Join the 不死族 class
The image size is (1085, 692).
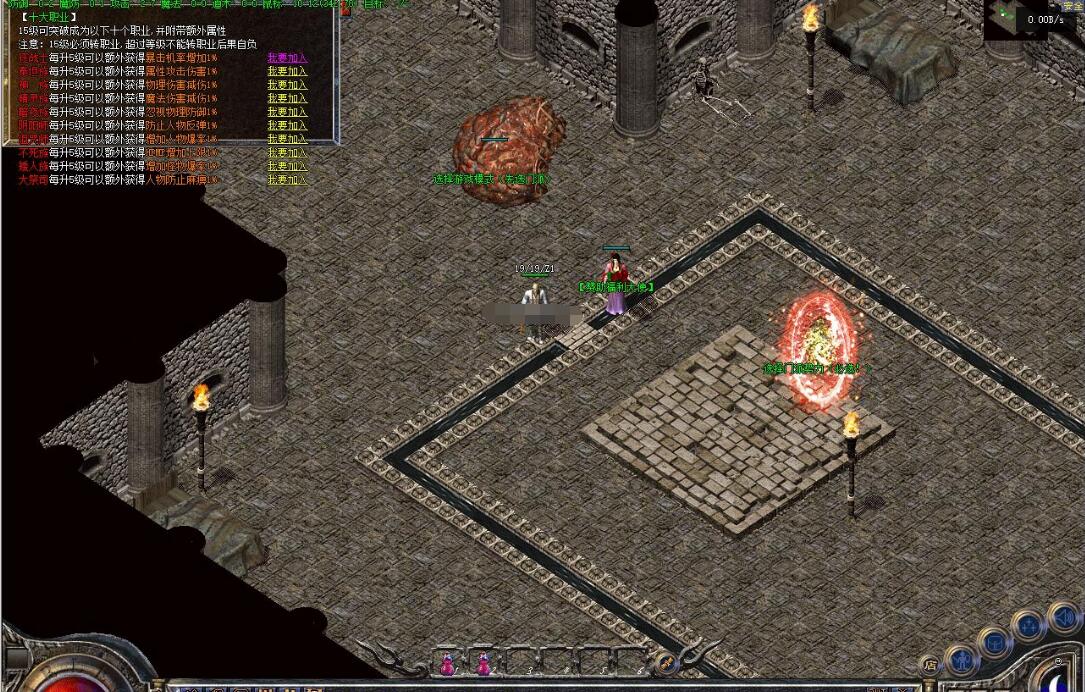click(x=287, y=153)
